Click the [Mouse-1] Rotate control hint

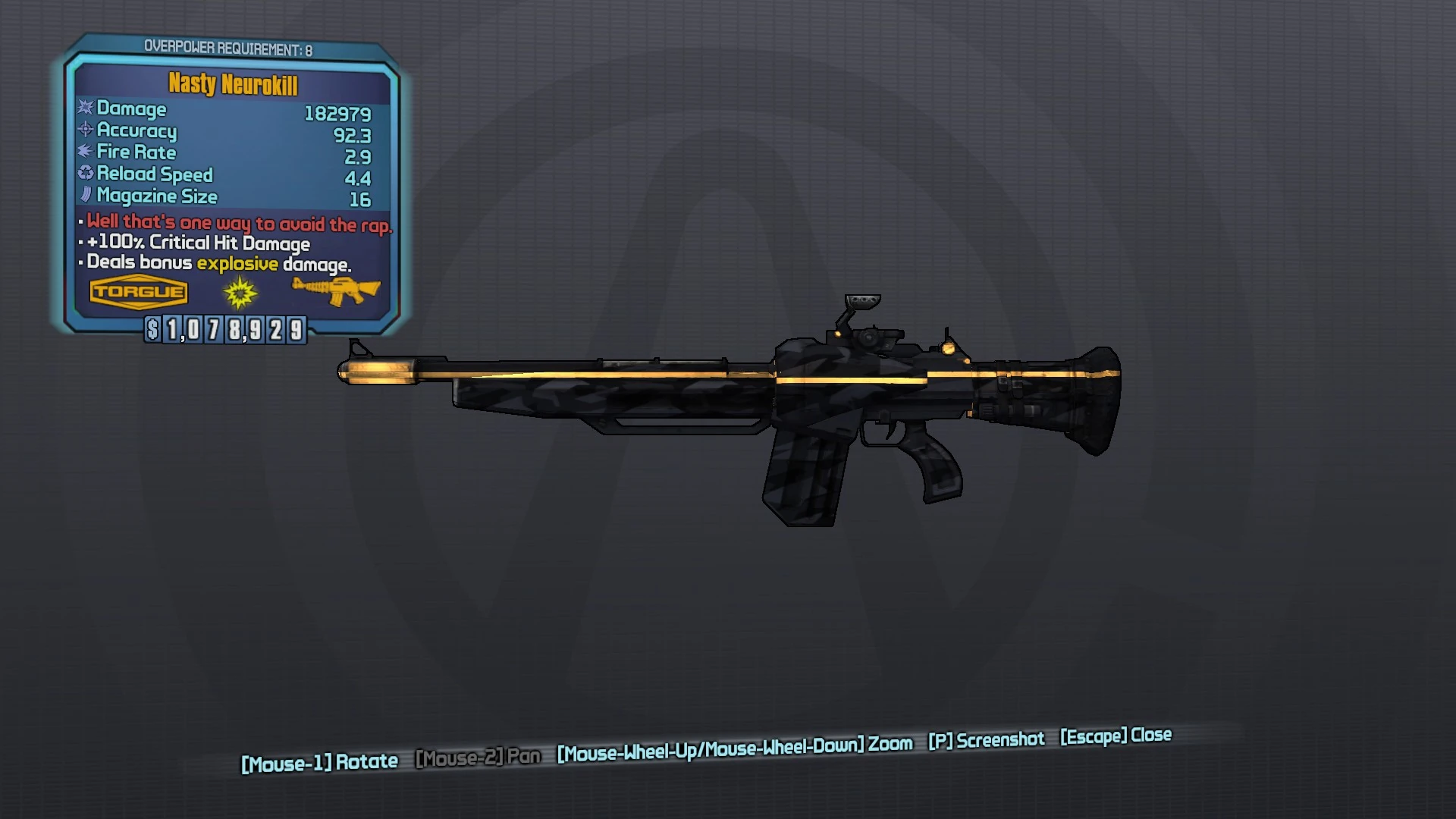click(318, 761)
